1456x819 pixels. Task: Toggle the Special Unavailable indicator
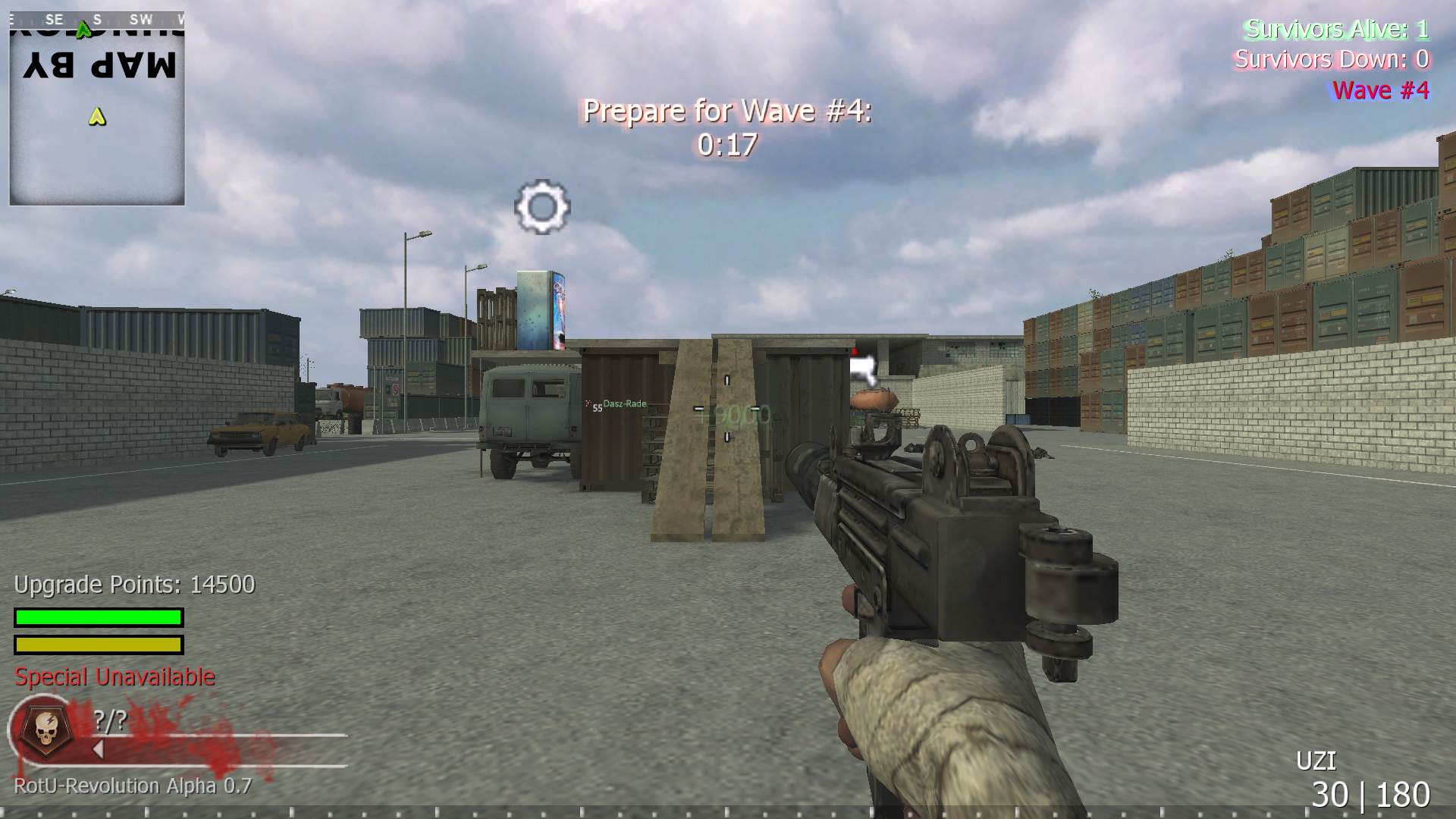coord(114,677)
